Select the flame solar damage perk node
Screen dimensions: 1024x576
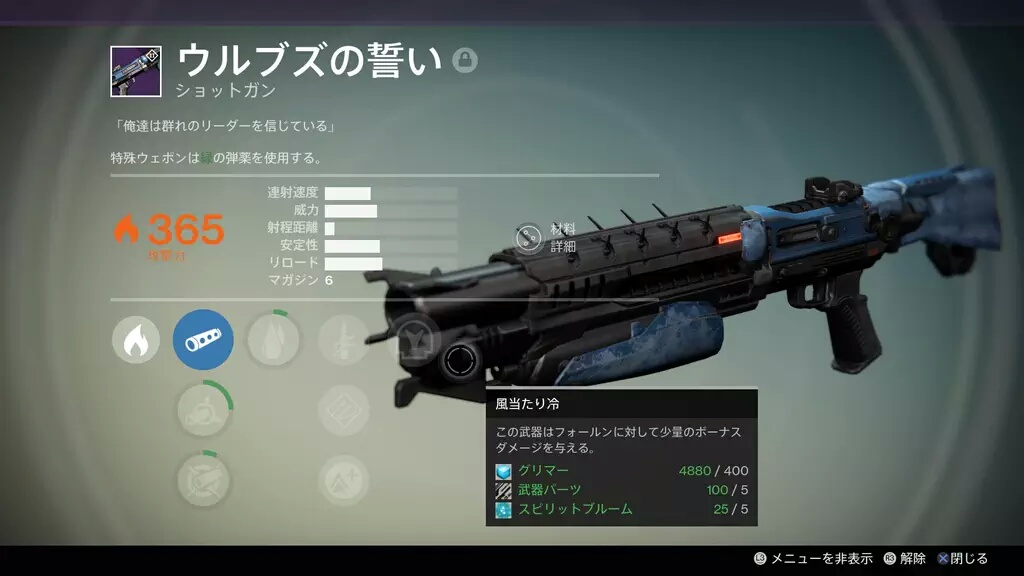click(135, 341)
